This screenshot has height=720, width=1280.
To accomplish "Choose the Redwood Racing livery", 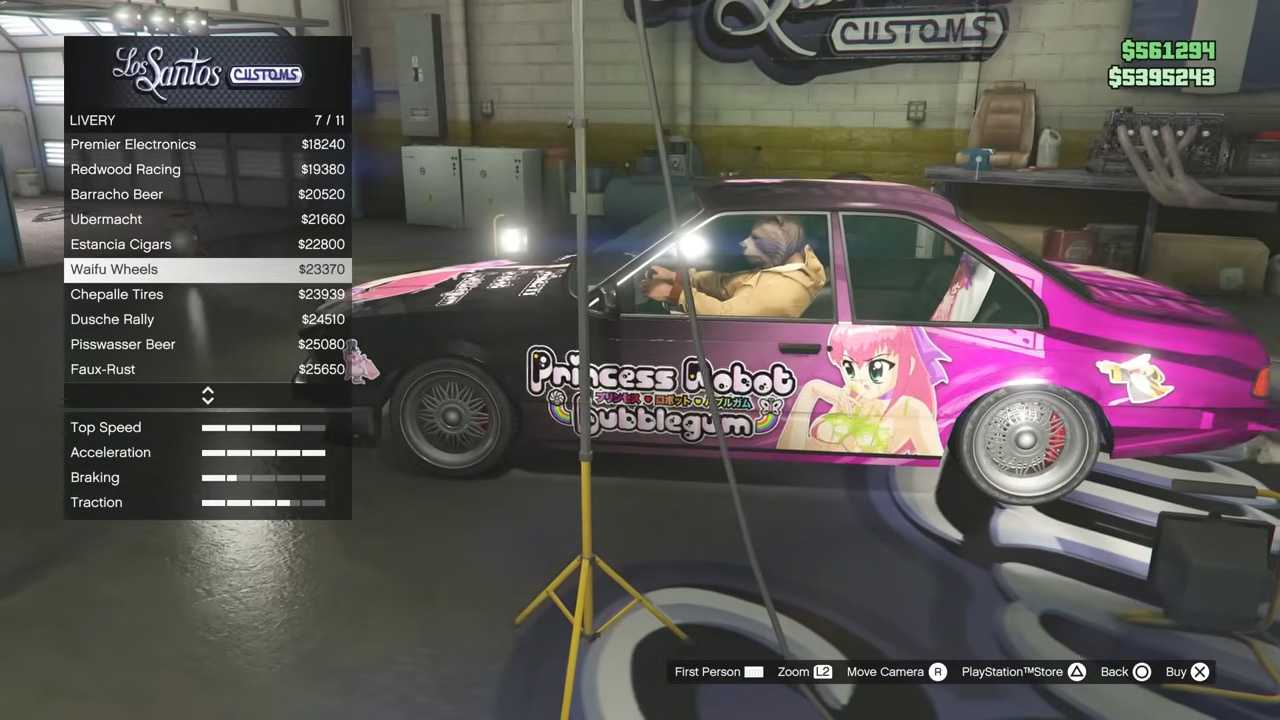I will pyautogui.click(x=207, y=170).
